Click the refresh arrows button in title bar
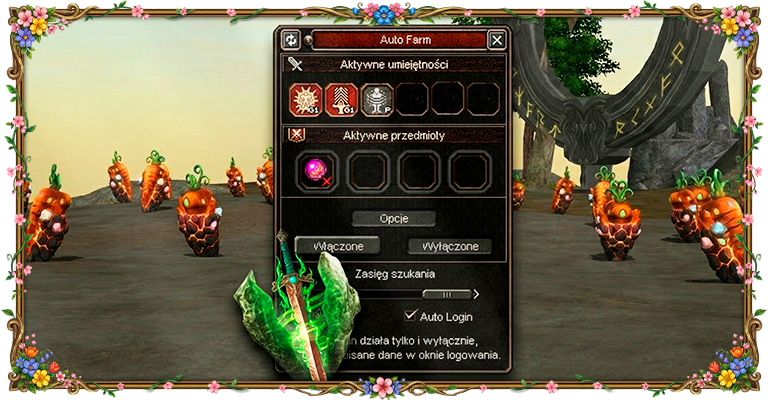Viewport: 768px width, 404px height. [291, 40]
